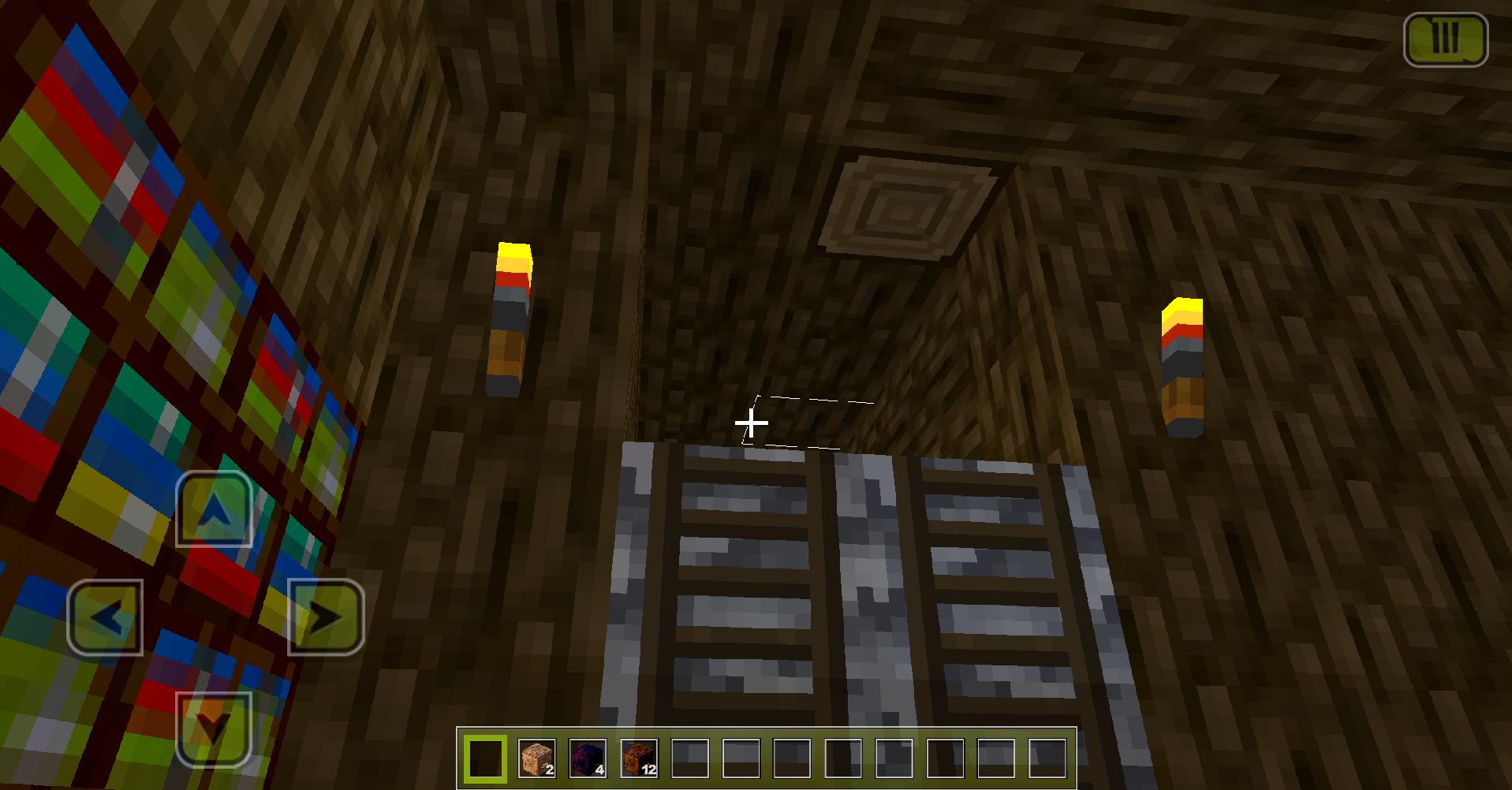Select the jungle wood stack of 12
The height and width of the screenshot is (790, 1512).
[639, 760]
